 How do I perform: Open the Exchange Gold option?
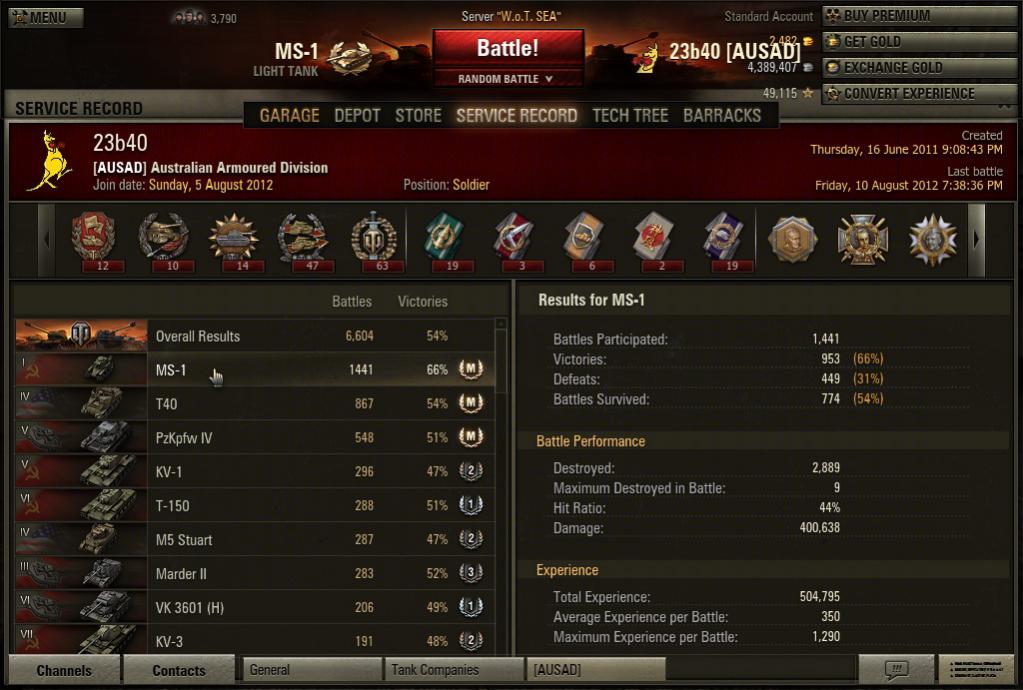pos(918,68)
